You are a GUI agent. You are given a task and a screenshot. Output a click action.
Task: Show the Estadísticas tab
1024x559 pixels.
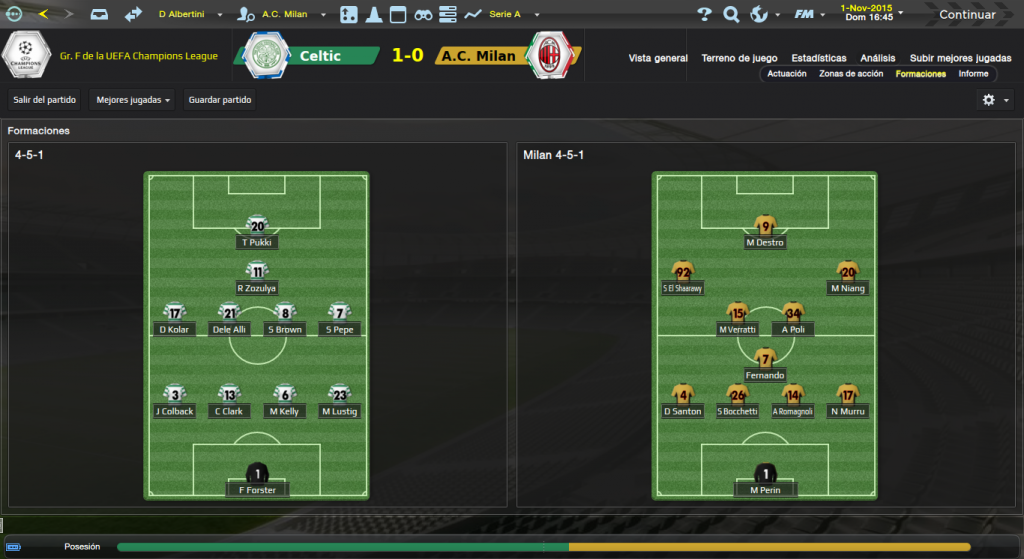[x=818, y=58]
